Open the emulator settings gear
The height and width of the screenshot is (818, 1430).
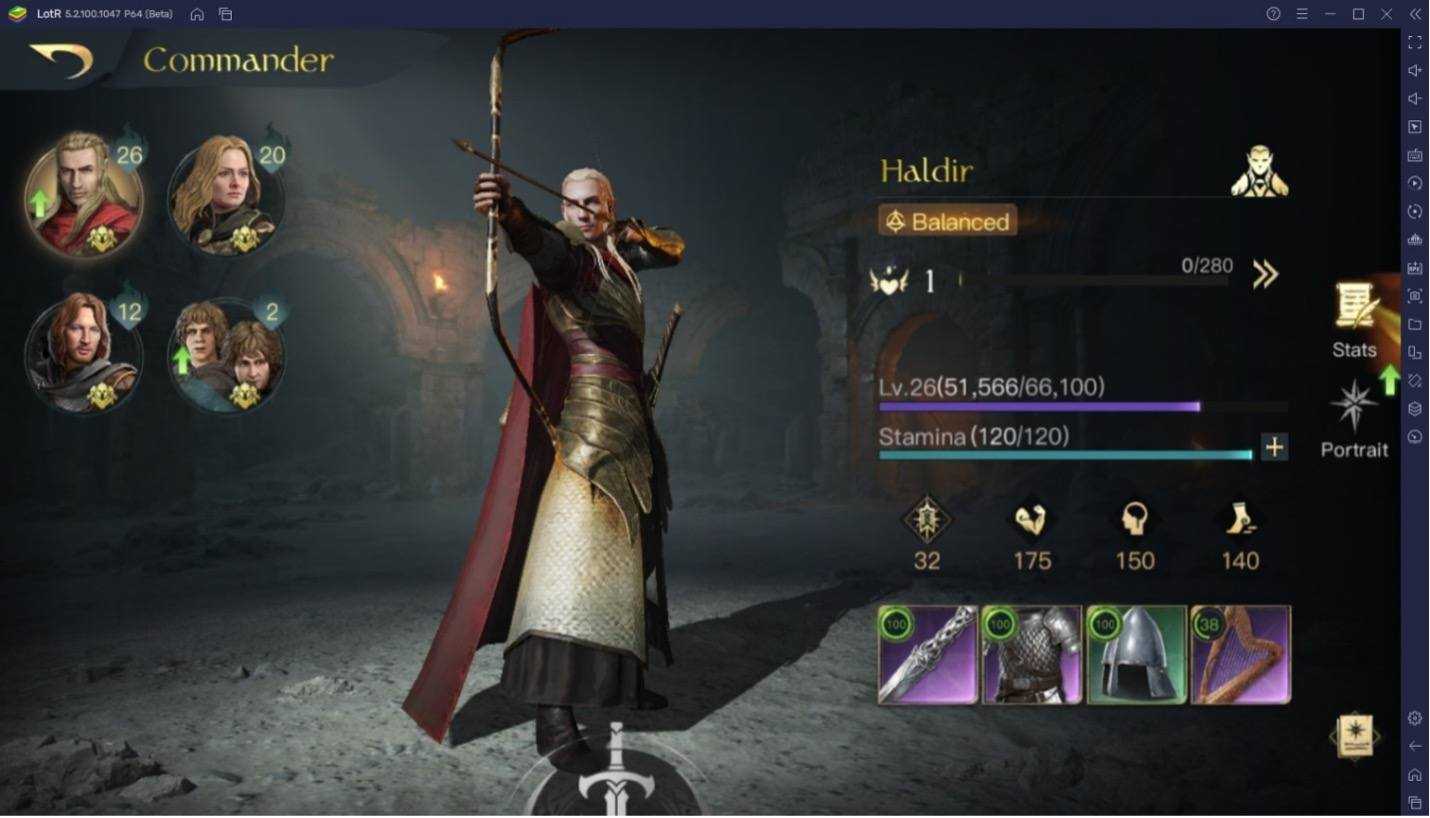point(1415,718)
